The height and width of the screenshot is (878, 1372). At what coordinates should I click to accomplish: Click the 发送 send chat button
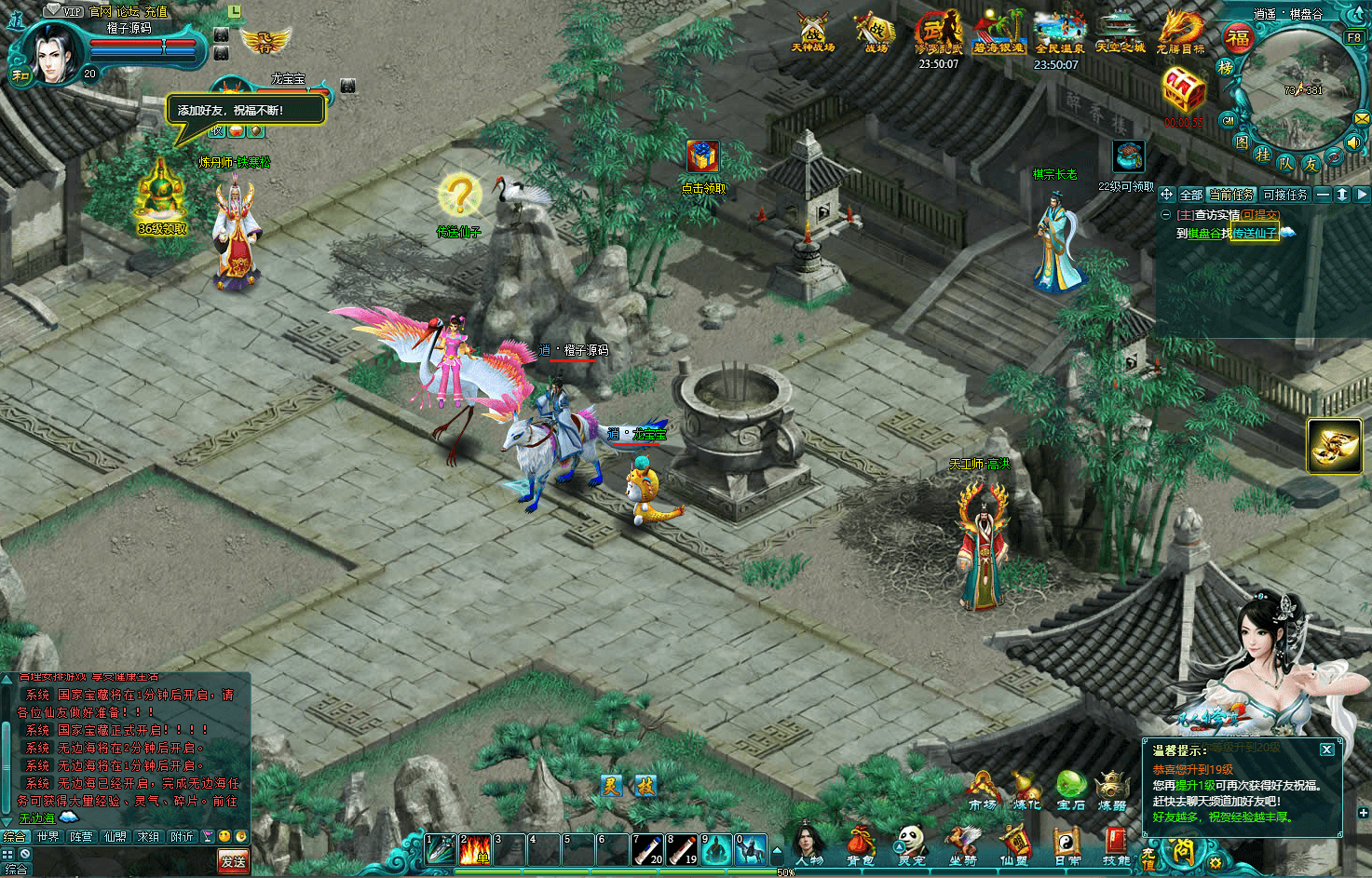pos(233,861)
